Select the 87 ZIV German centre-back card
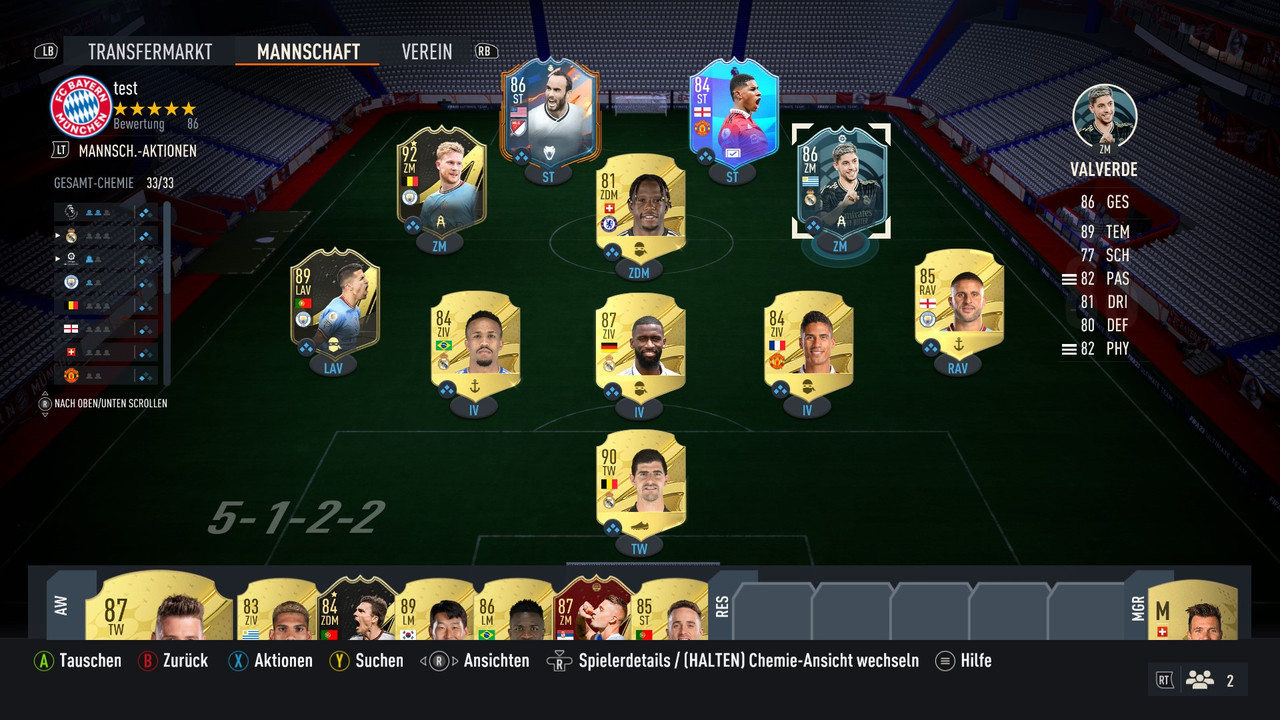This screenshot has height=720, width=1280. pos(640,342)
